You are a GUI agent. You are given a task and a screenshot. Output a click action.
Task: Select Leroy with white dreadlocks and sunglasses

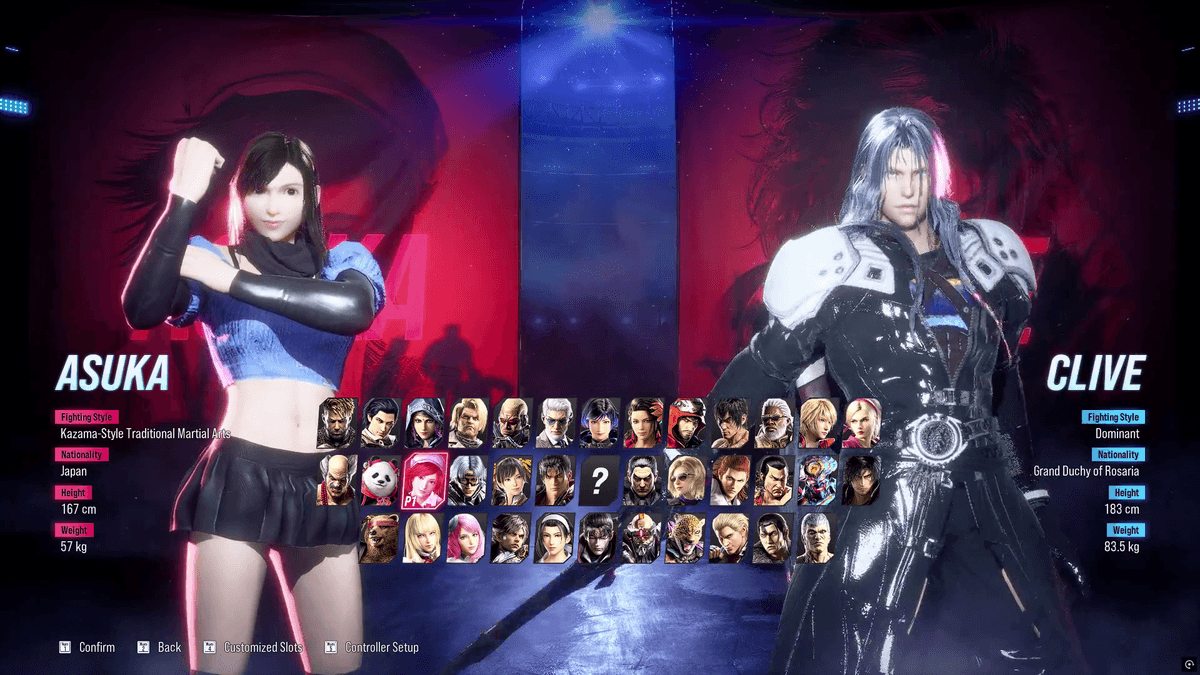point(774,423)
